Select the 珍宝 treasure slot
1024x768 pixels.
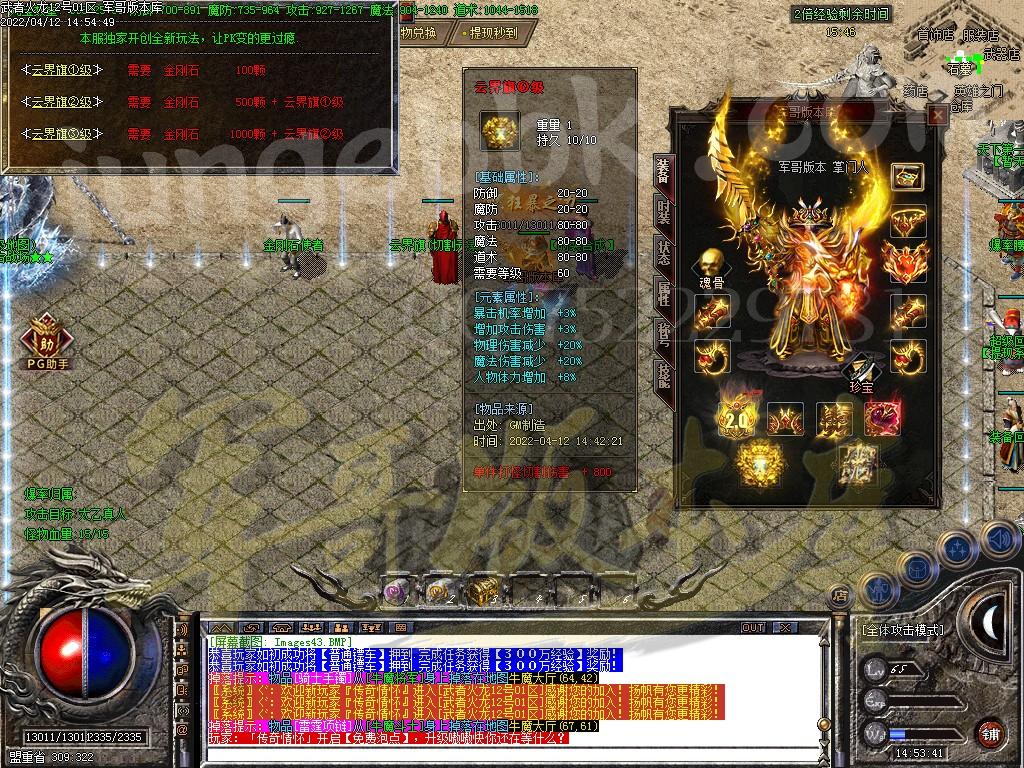pos(861,372)
